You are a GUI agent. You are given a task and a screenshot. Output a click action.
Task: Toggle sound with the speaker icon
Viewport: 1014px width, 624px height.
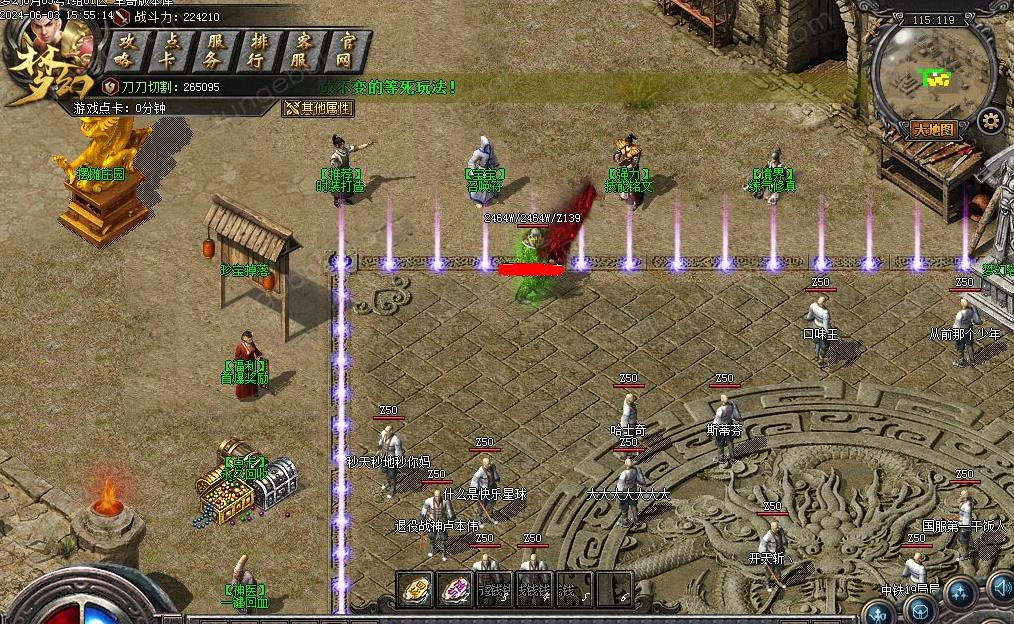[1001, 587]
